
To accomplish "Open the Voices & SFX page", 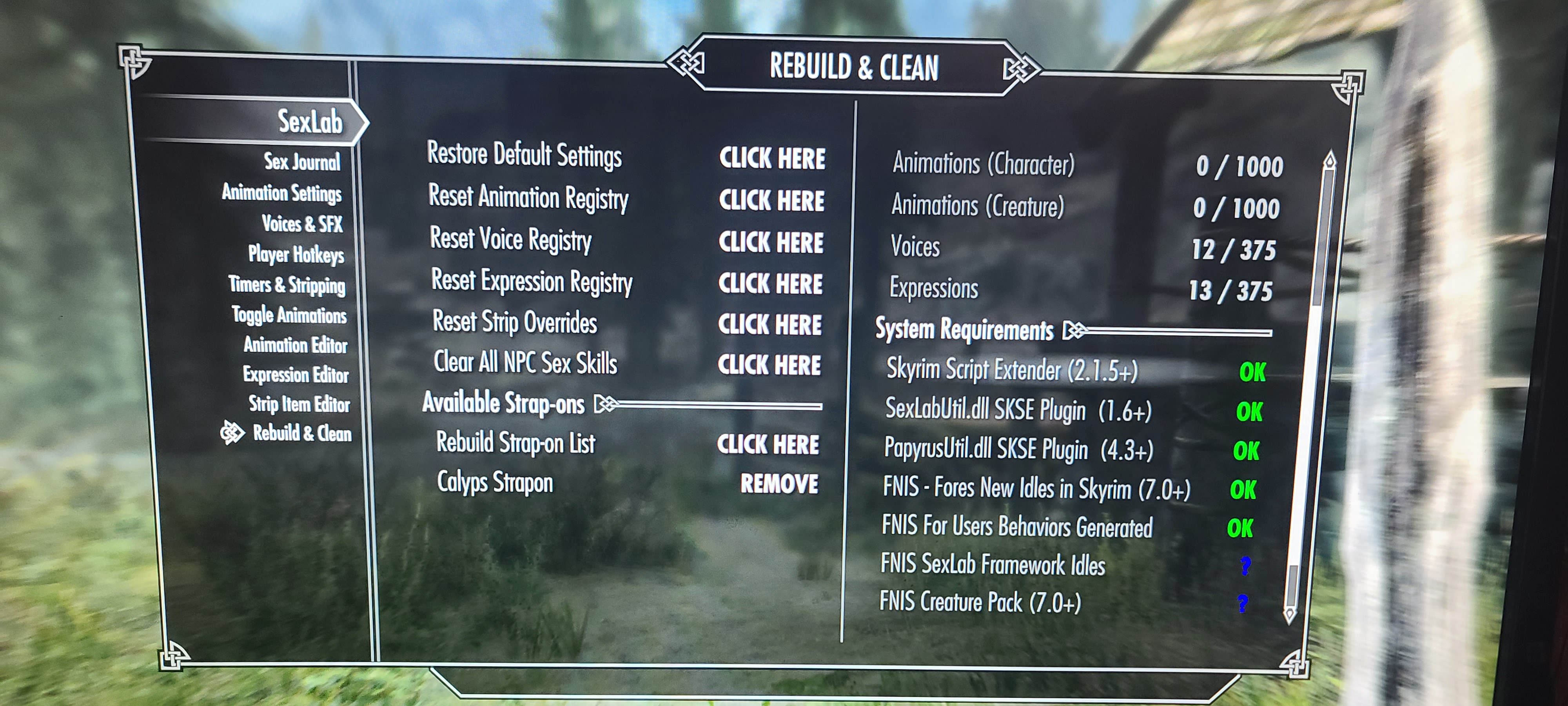I will click(x=302, y=224).
